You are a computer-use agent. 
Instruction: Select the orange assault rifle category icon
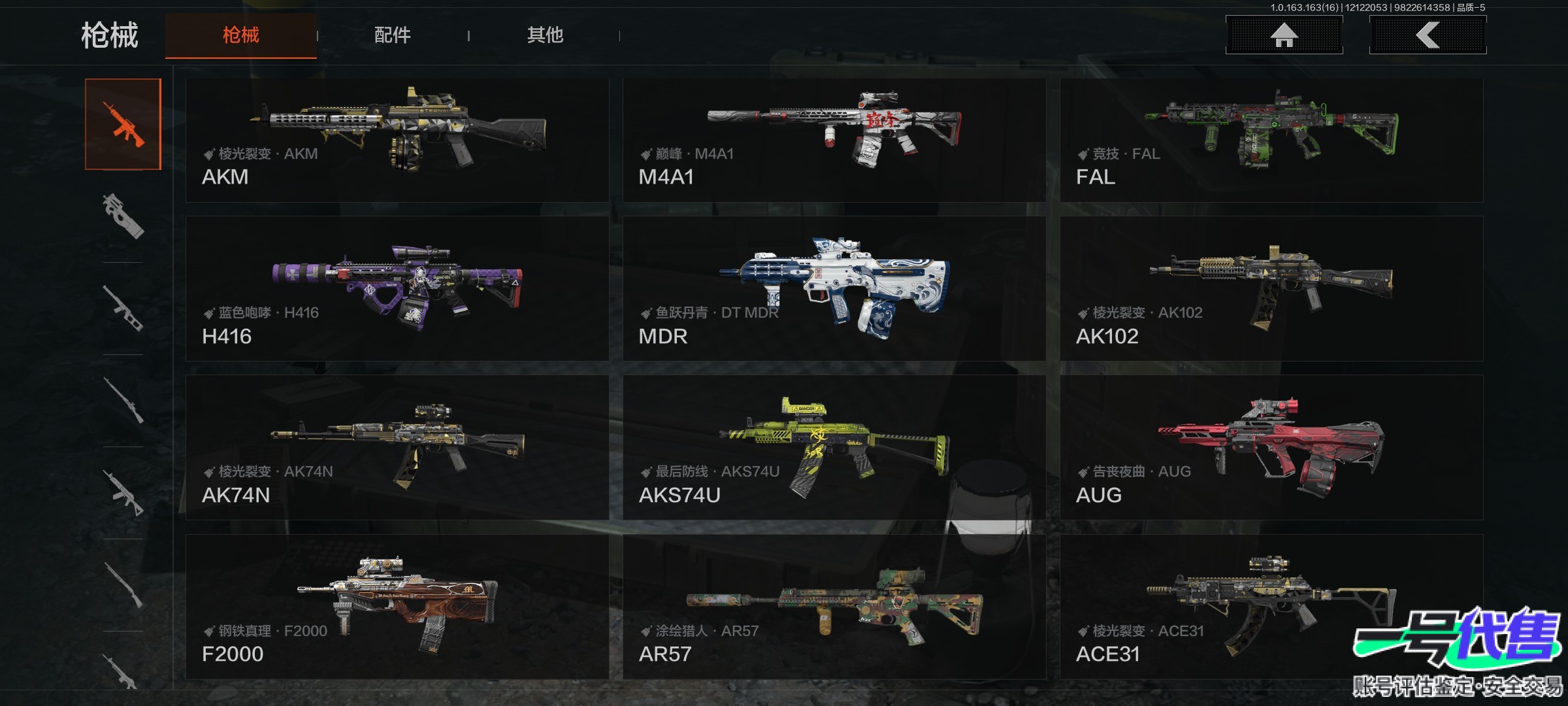[123, 124]
